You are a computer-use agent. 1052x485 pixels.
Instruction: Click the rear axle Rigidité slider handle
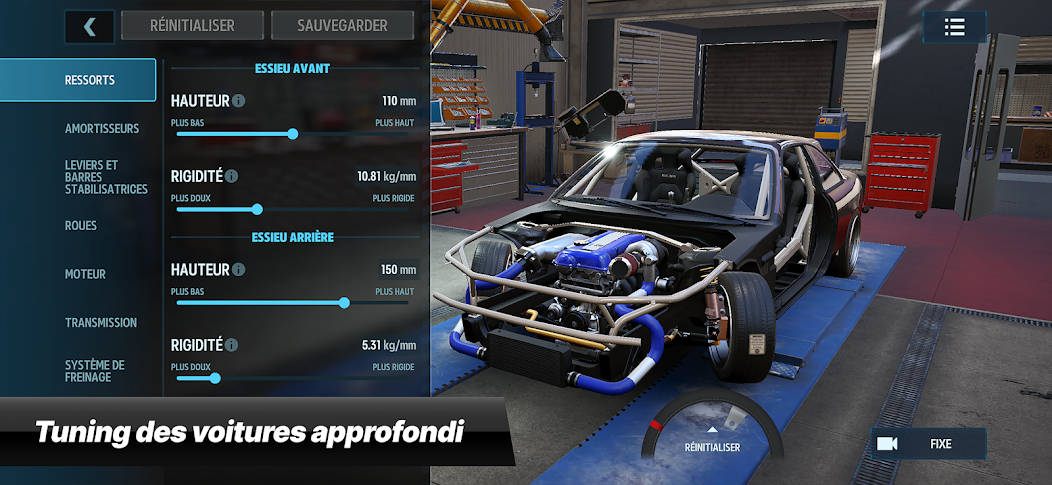point(214,377)
